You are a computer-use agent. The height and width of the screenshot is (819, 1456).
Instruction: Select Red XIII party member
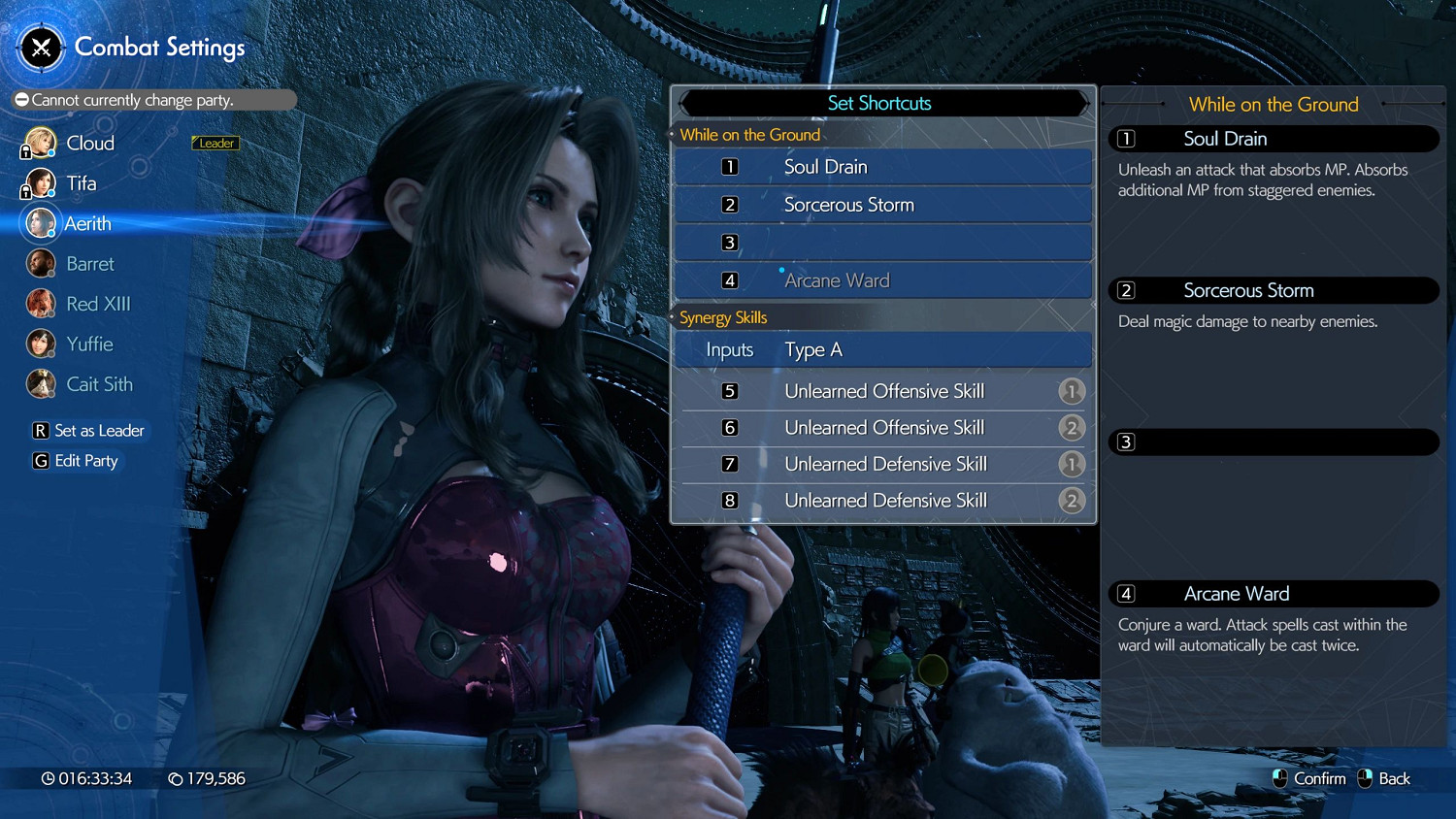97,305
